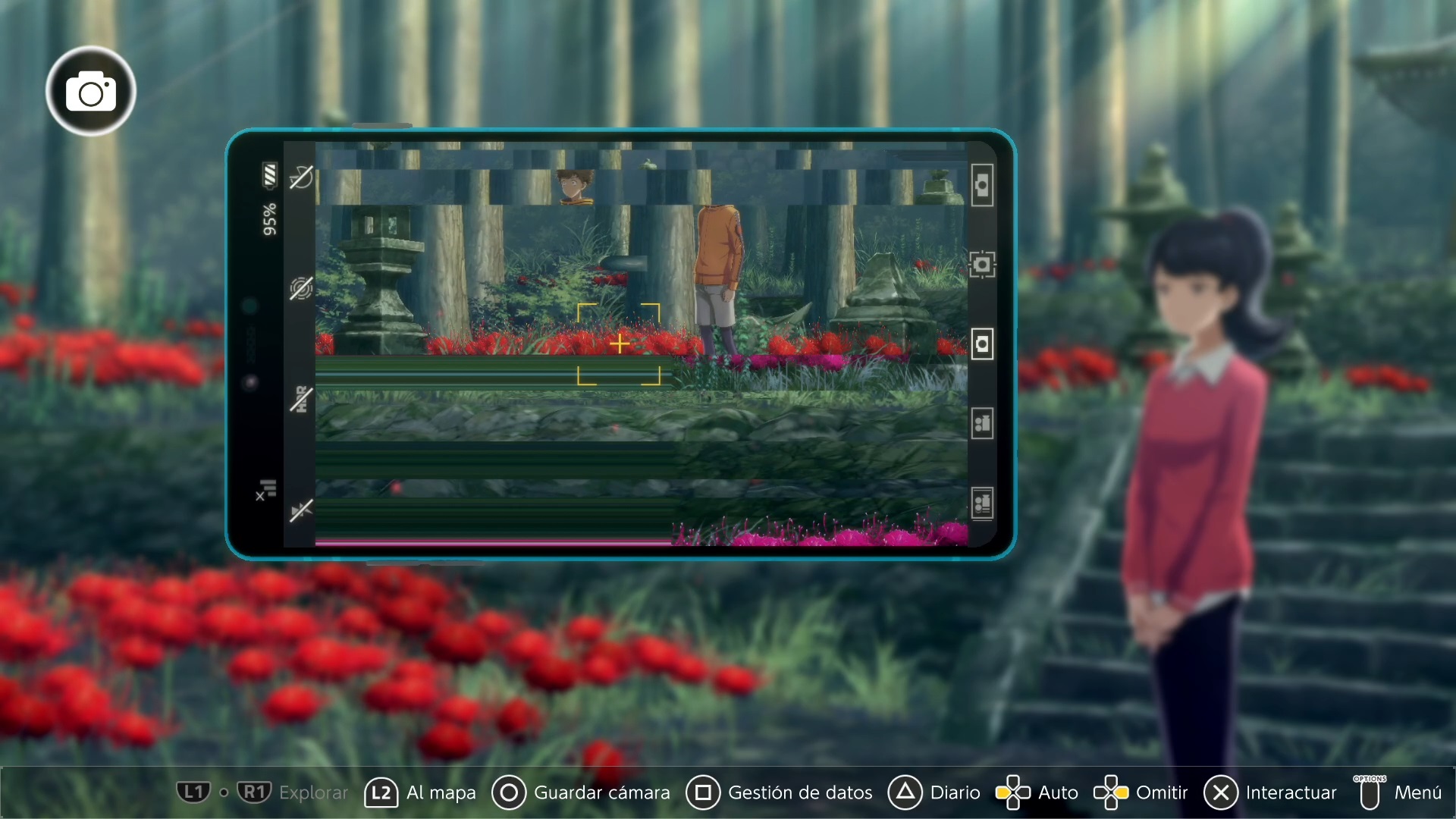The height and width of the screenshot is (819, 1456).
Task: Toggle the crossed-out flash icon on the phone
Action: (301, 177)
